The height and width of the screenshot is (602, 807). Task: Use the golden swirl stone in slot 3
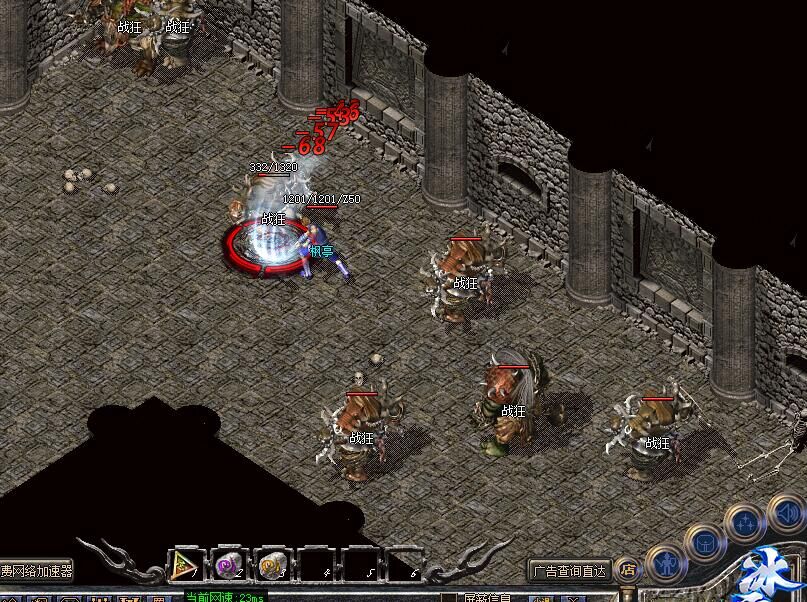tap(272, 565)
